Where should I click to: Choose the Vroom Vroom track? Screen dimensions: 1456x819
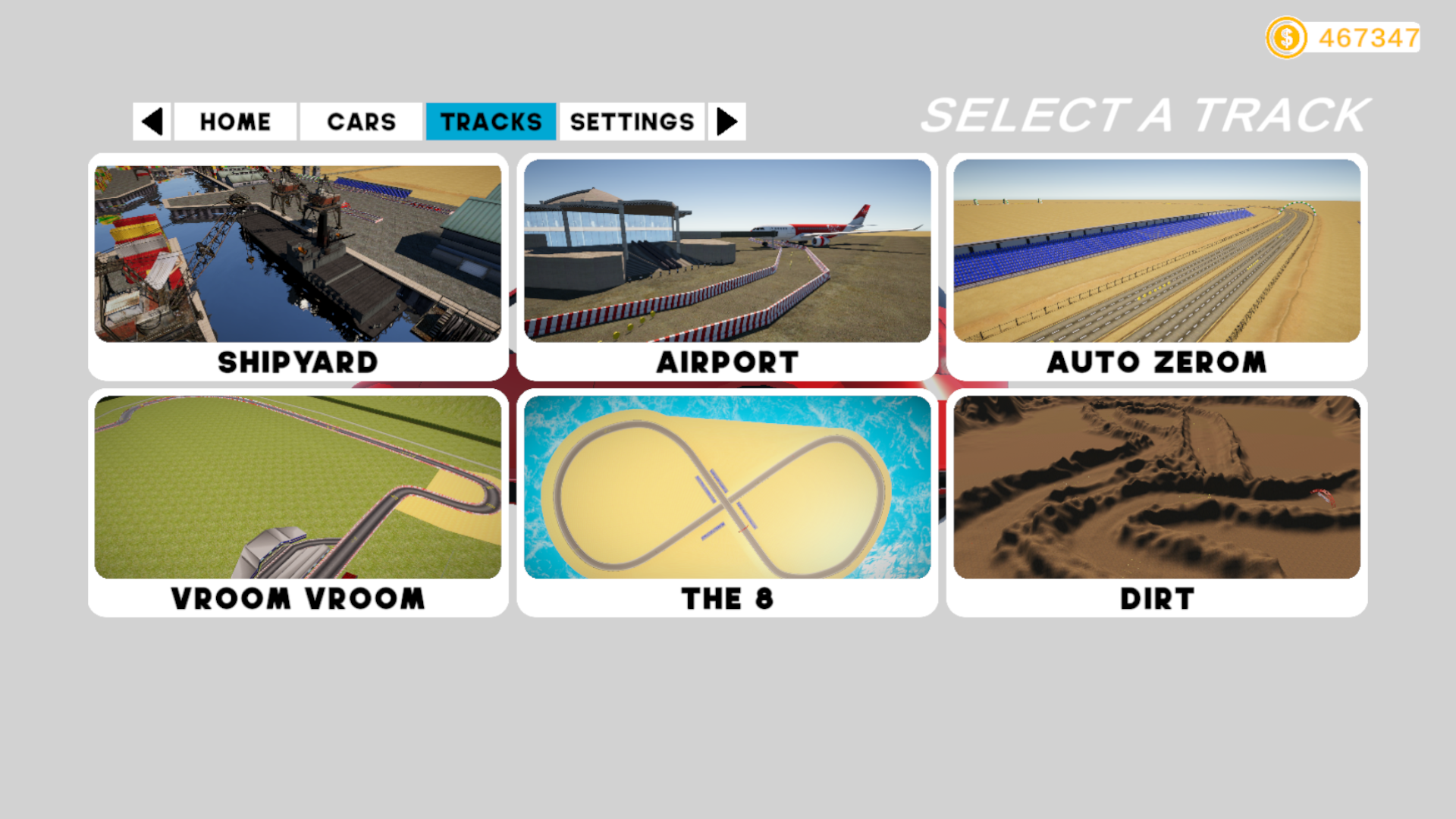[298, 502]
